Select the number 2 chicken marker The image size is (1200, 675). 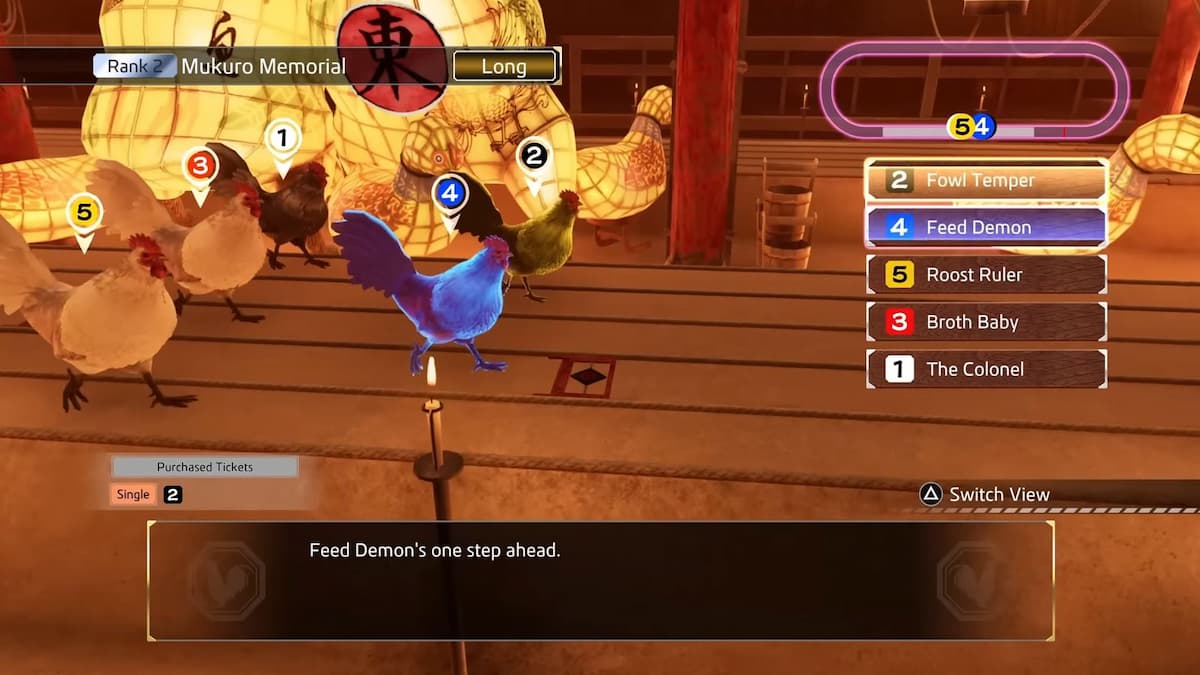534,157
